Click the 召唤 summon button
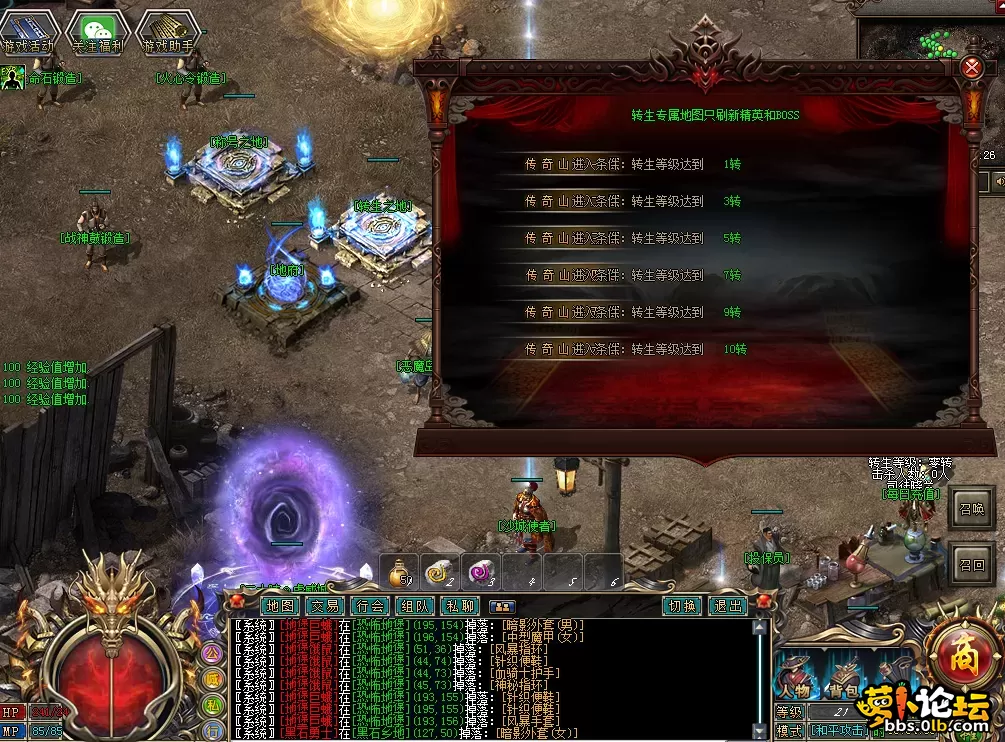The width and height of the screenshot is (1005, 742). click(971, 509)
